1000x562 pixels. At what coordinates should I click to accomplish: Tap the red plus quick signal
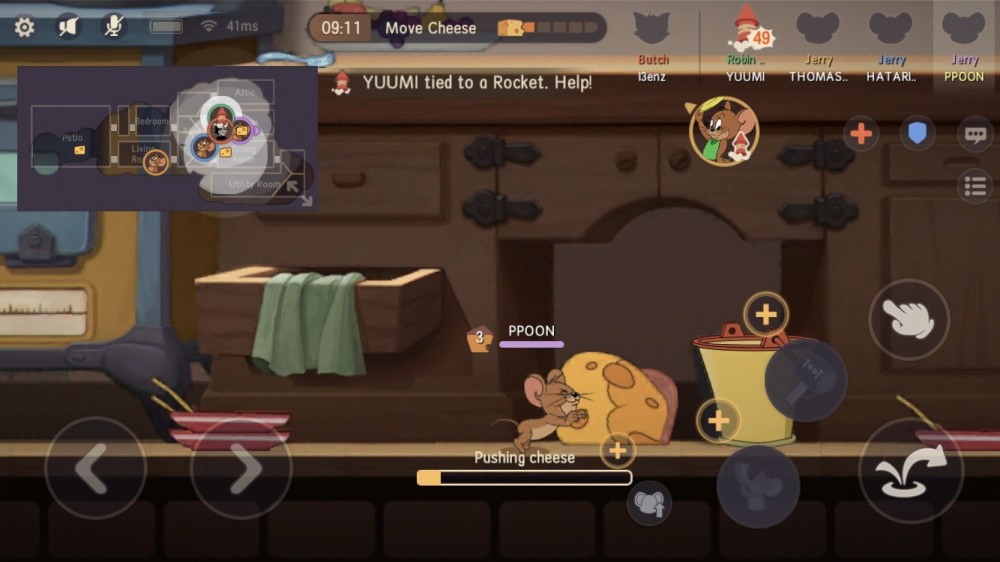coord(860,133)
